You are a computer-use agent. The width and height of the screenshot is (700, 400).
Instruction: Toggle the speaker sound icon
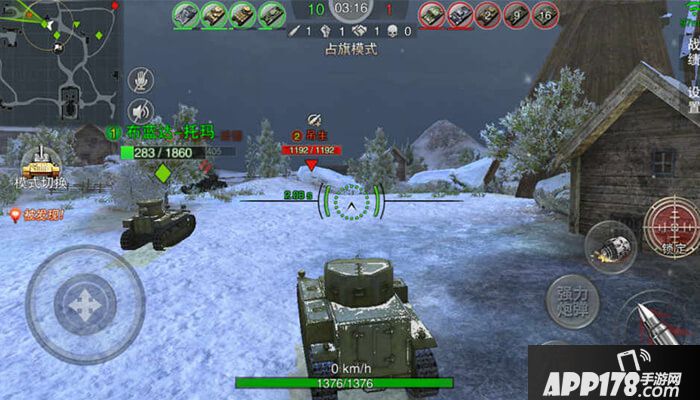[142, 110]
